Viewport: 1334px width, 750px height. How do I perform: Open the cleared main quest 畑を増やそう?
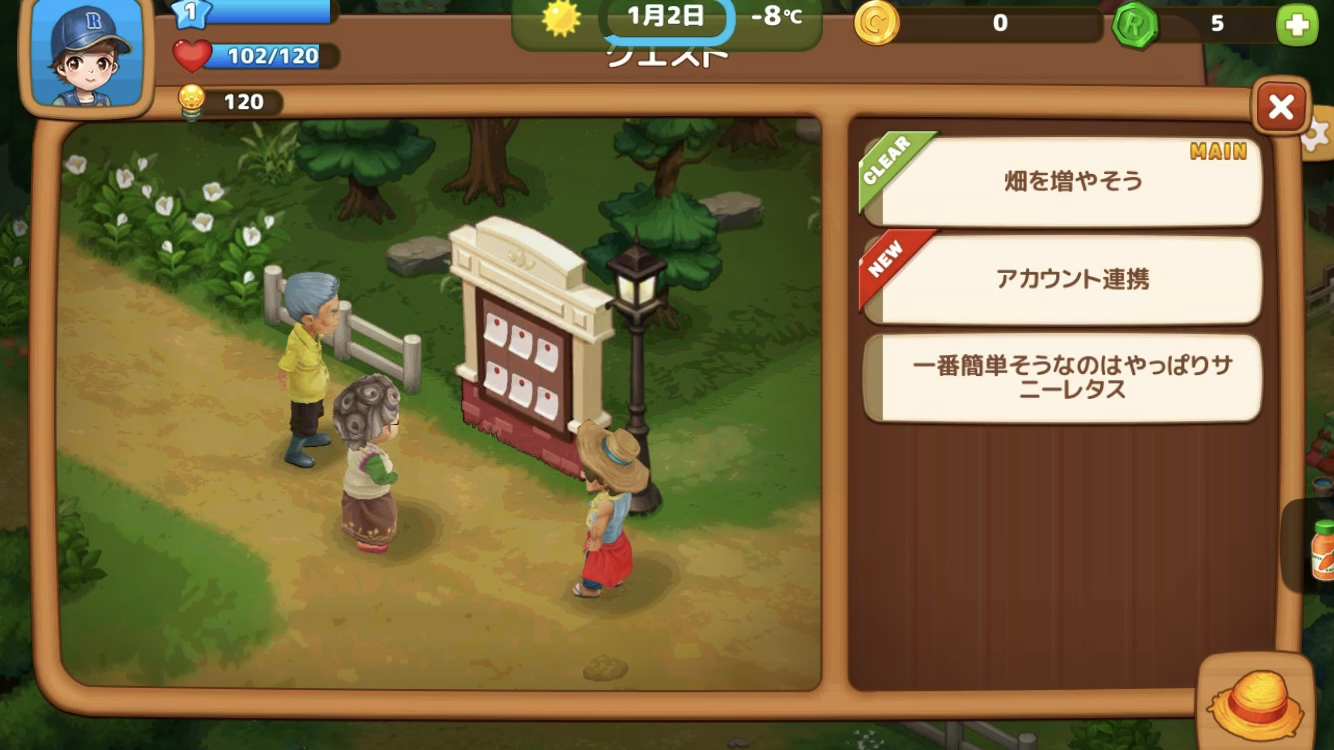pos(1062,182)
